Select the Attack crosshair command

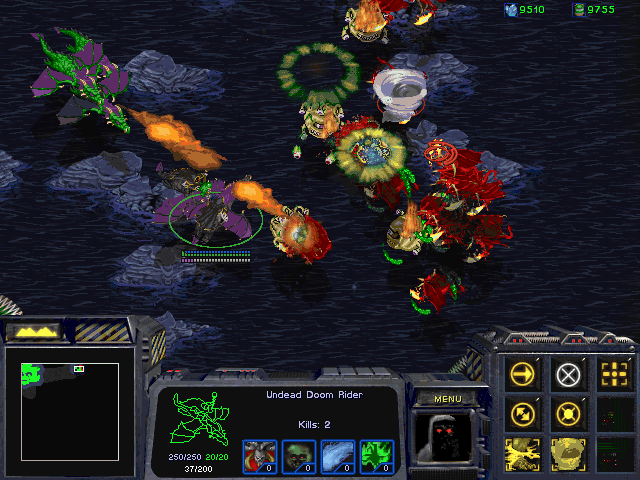[613, 375]
